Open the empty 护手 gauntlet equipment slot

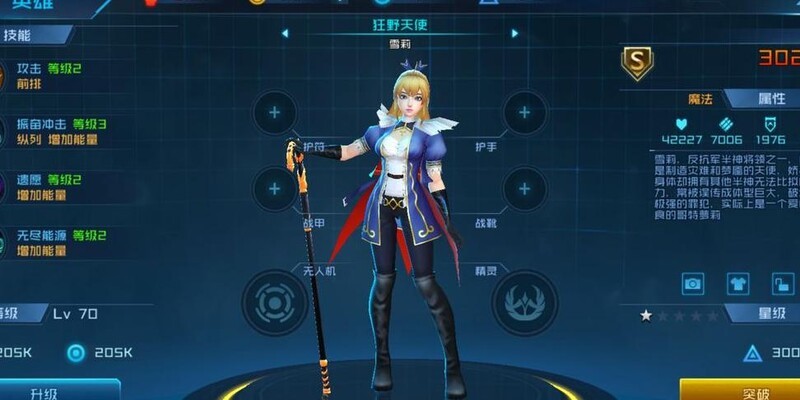pos(524,112)
